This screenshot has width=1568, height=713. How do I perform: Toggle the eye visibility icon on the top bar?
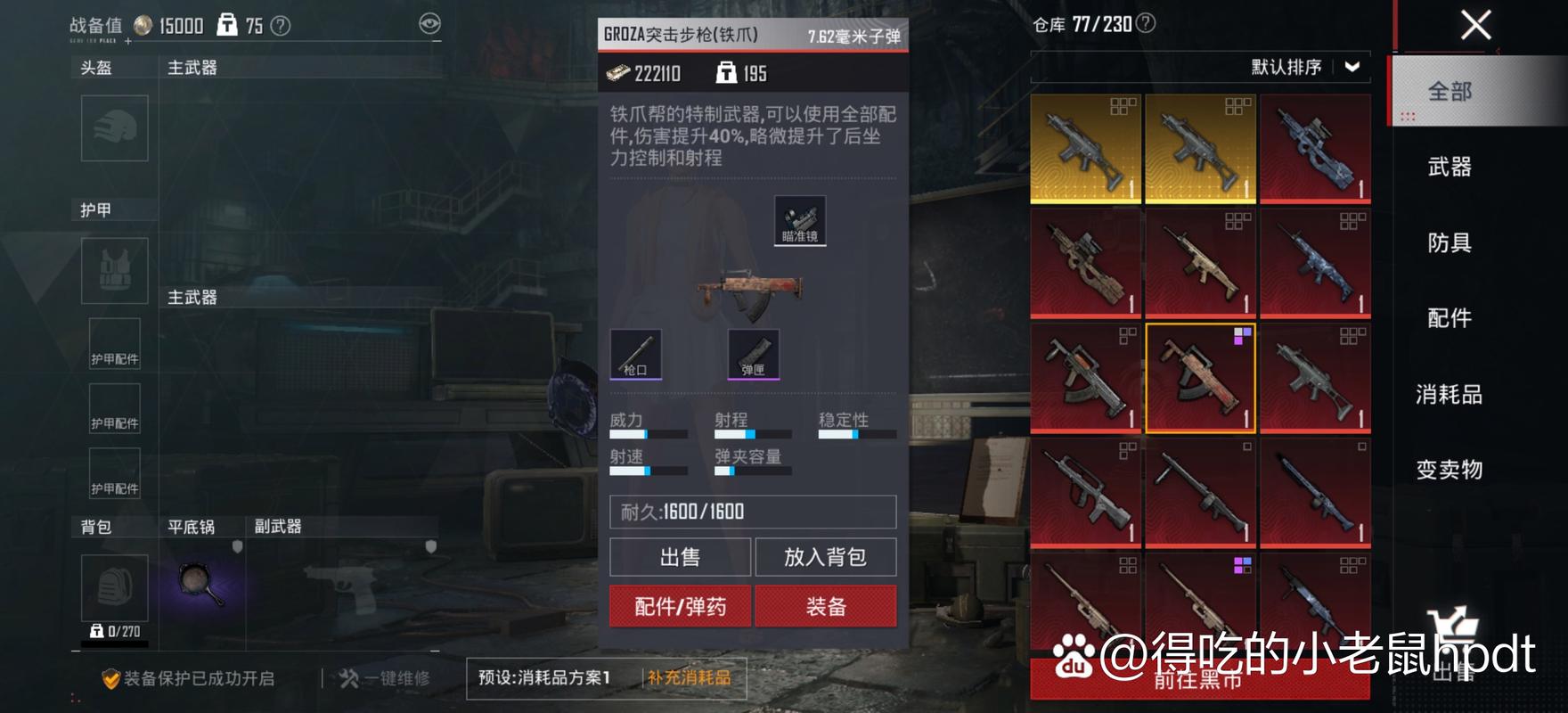point(431,25)
